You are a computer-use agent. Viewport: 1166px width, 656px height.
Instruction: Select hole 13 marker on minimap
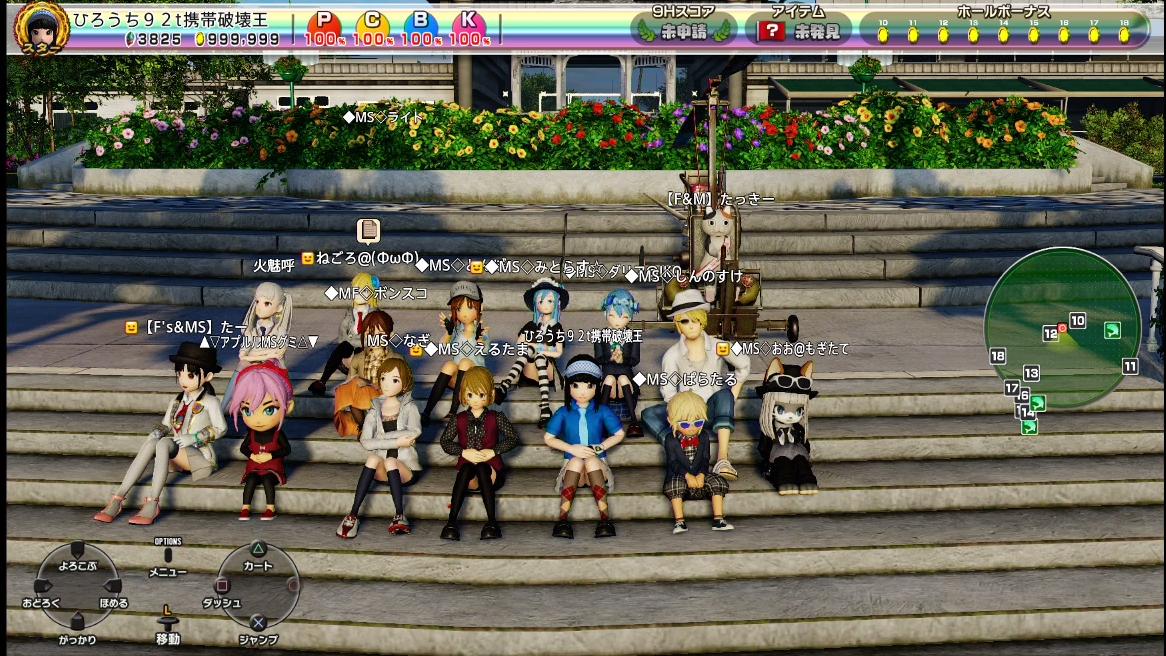[x=1031, y=373]
